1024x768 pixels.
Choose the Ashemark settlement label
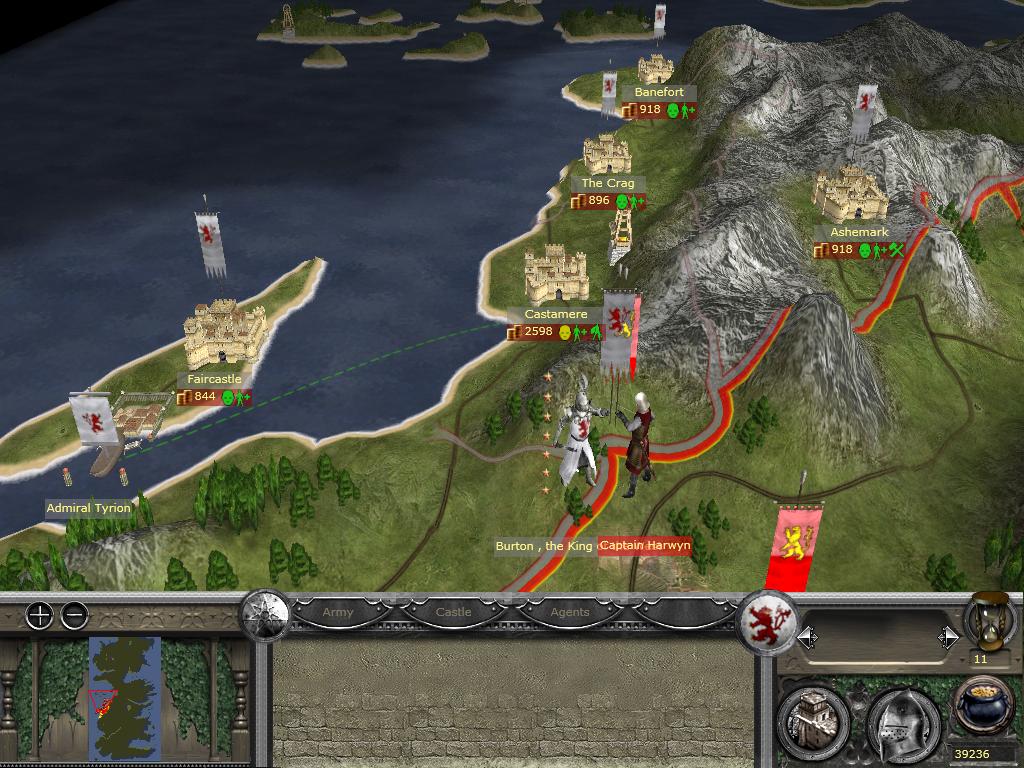click(x=859, y=233)
